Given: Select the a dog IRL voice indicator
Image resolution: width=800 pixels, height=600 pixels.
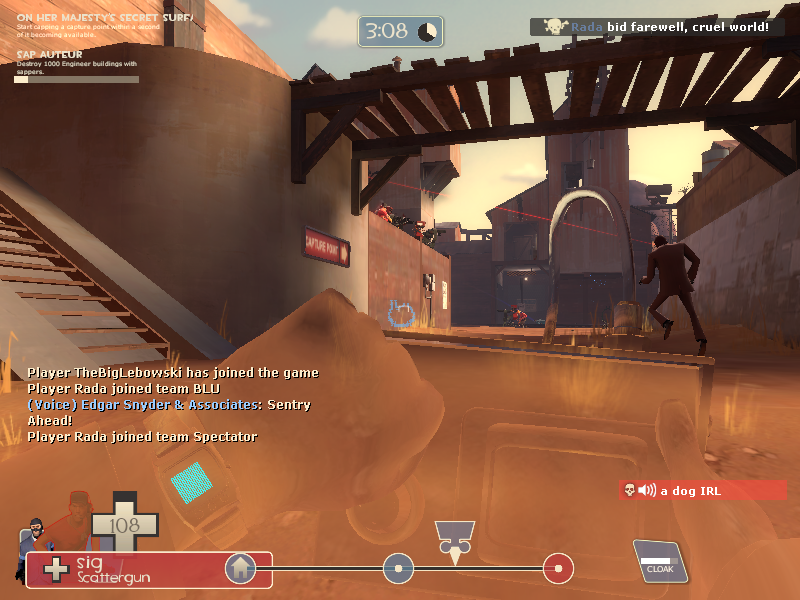Looking at the screenshot, I should click(x=703, y=490).
